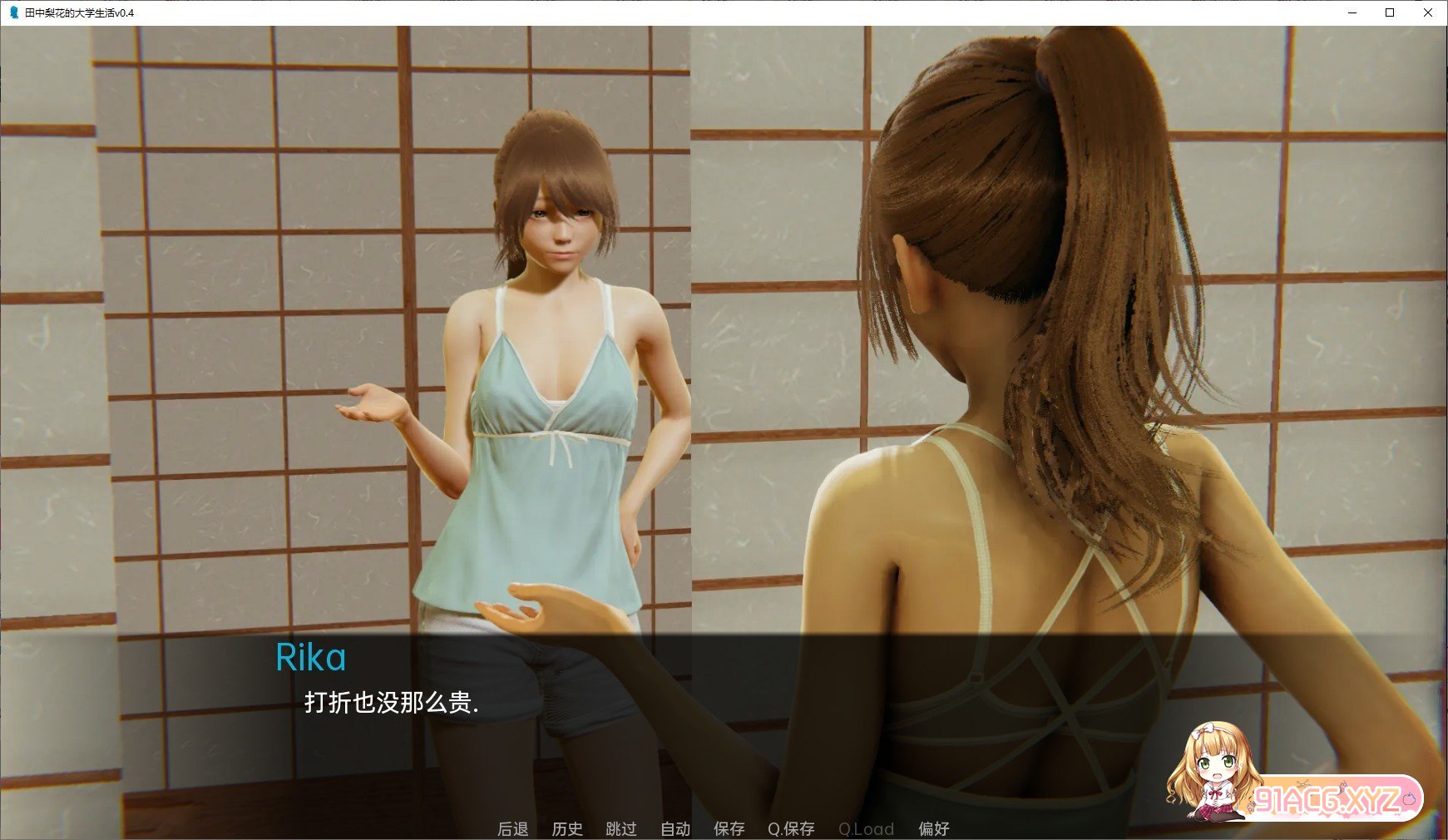Open the 偏好 preferences menu
Image resolution: width=1448 pixels, height=840 pixels.
point(933,828)
